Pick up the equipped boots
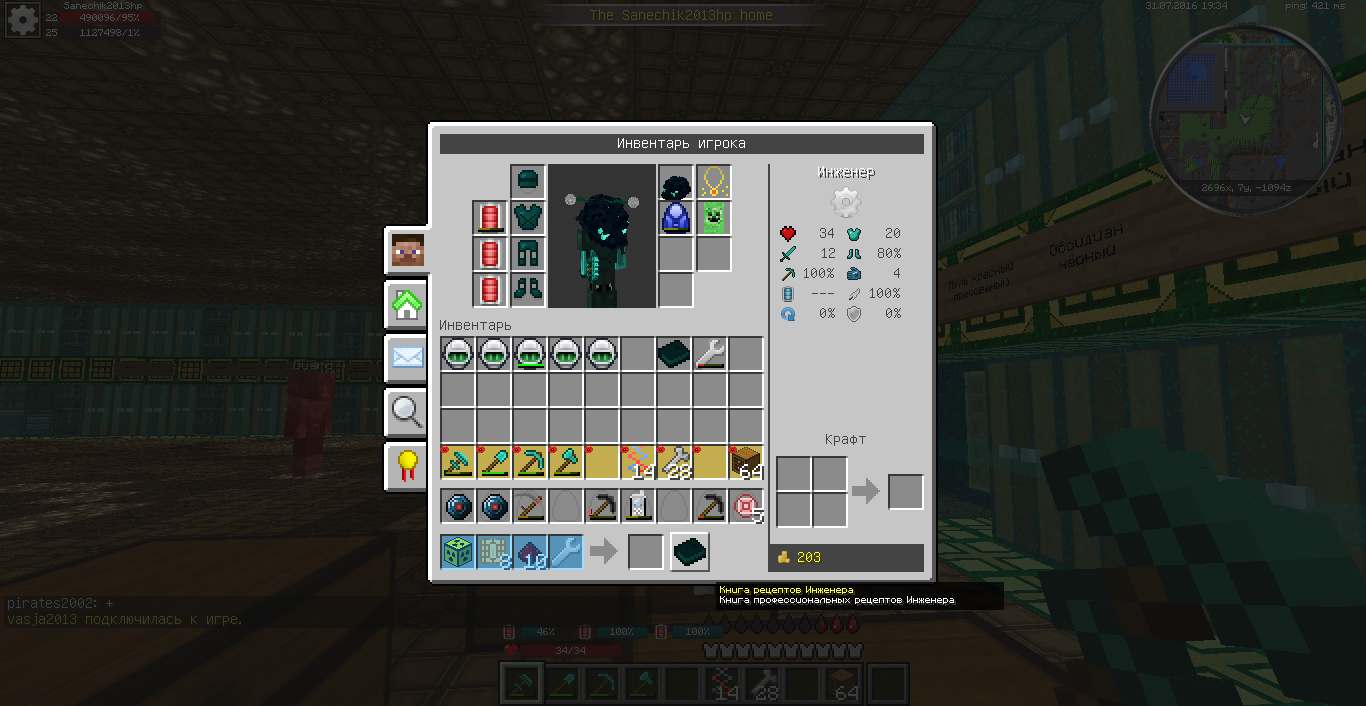 (528, 290)
